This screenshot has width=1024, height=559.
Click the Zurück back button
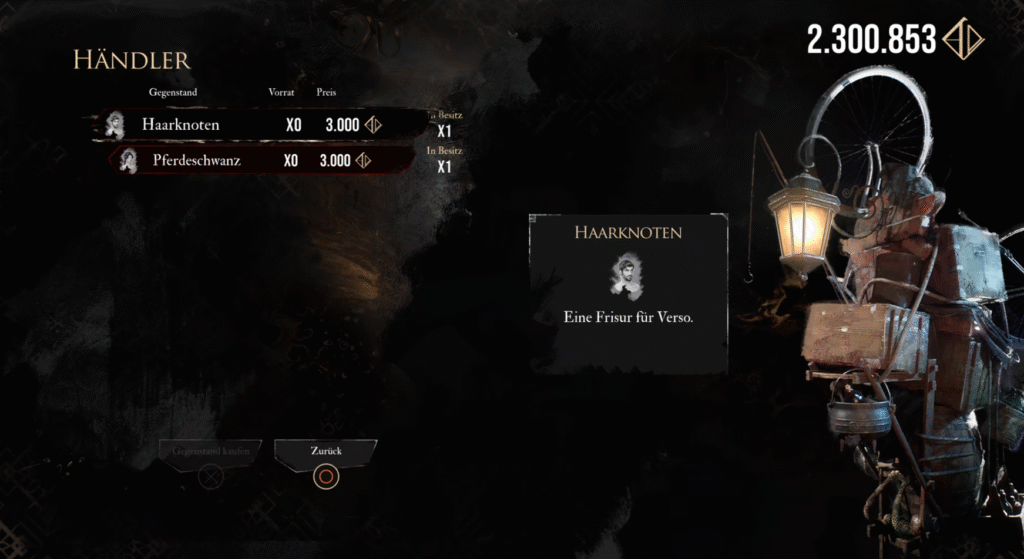tap(325, 453)
